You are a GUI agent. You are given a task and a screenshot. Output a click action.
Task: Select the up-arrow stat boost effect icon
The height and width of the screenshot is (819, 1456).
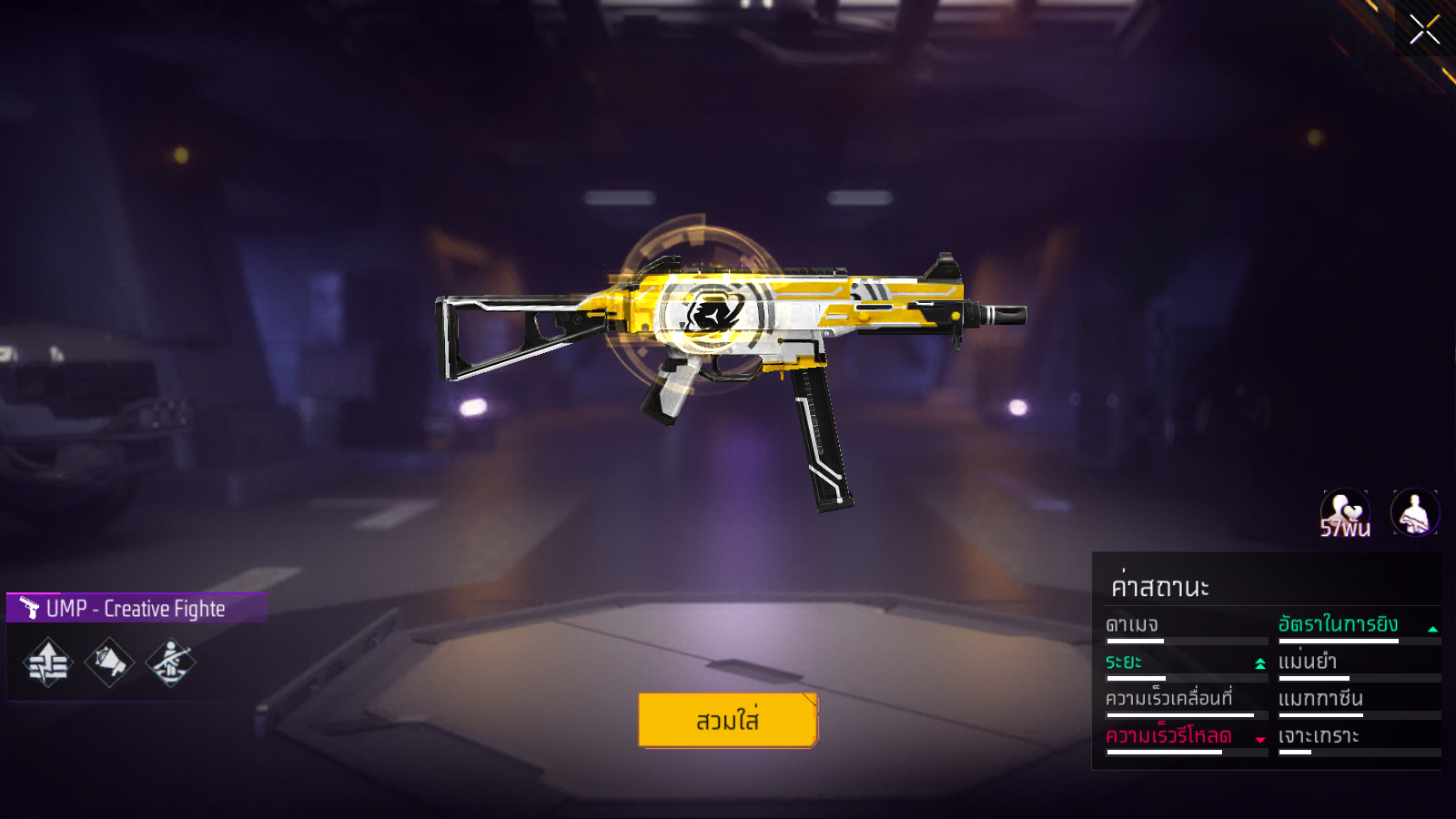tap(48, 663)
